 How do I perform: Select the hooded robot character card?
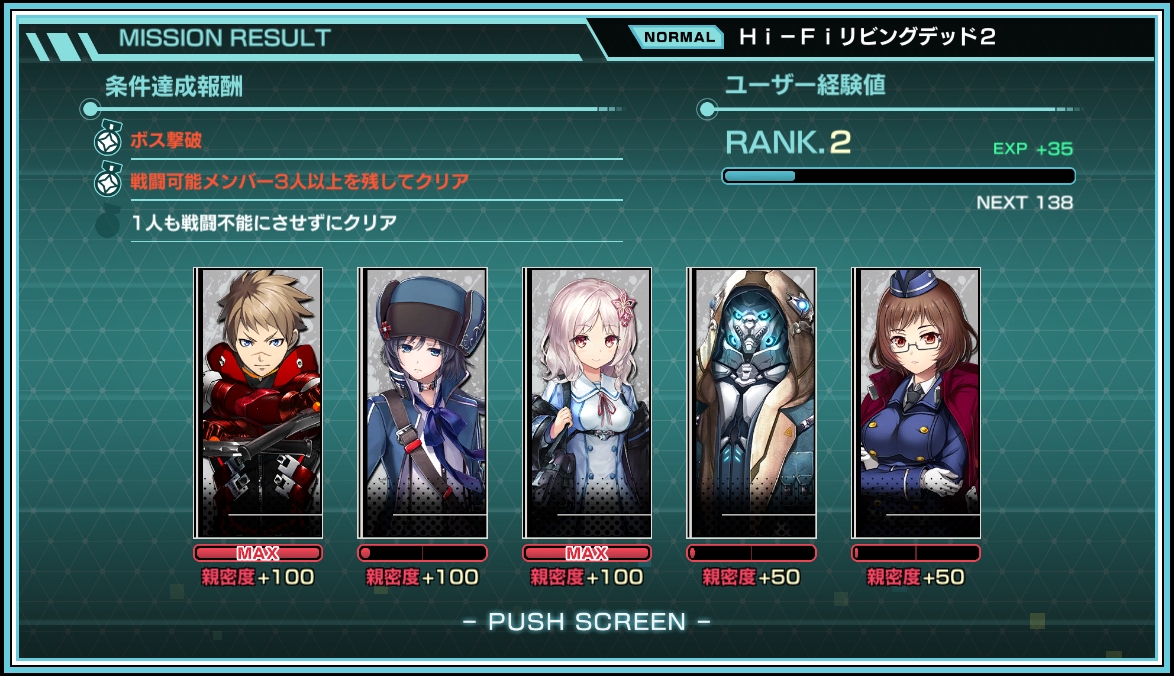pyautogui.click(x=751, y=403)
